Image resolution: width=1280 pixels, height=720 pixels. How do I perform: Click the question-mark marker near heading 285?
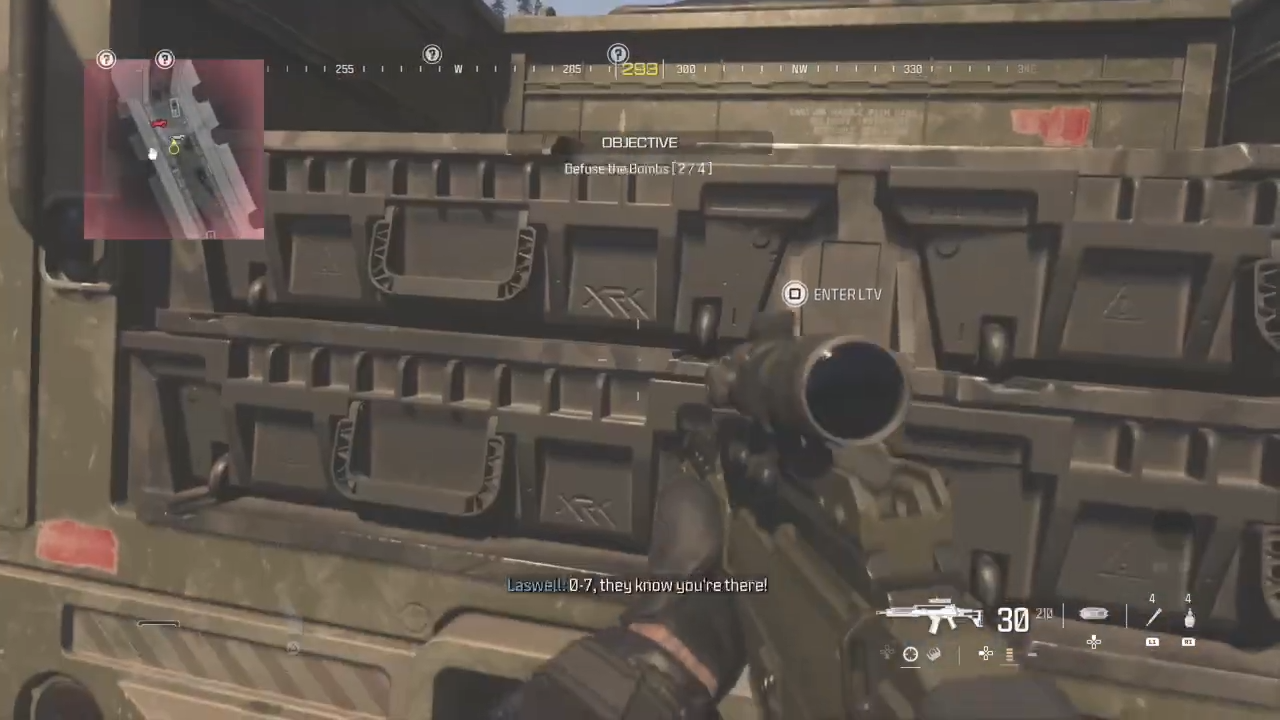click(617, 53)
